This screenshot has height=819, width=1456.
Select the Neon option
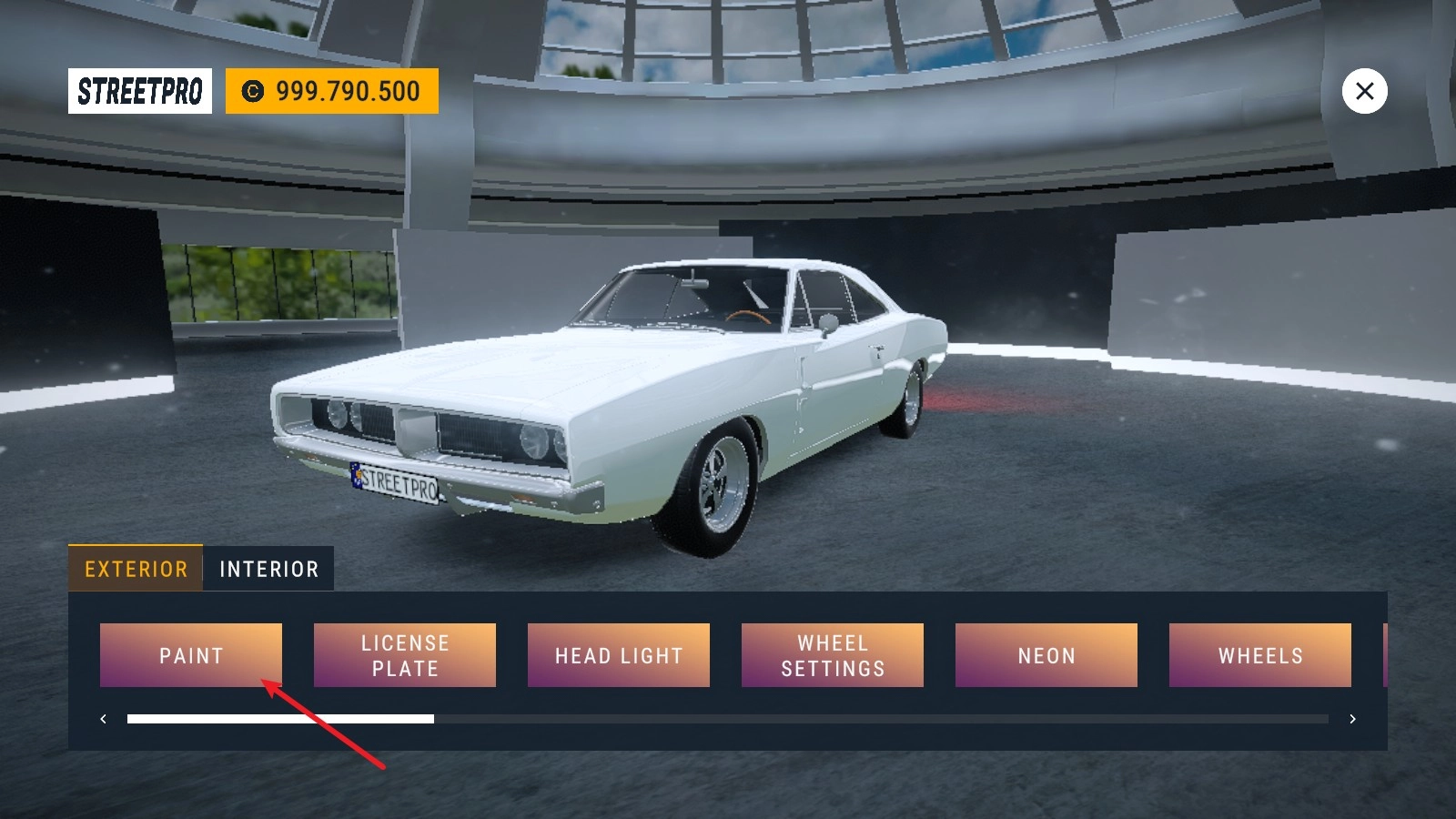point(1046,655)
